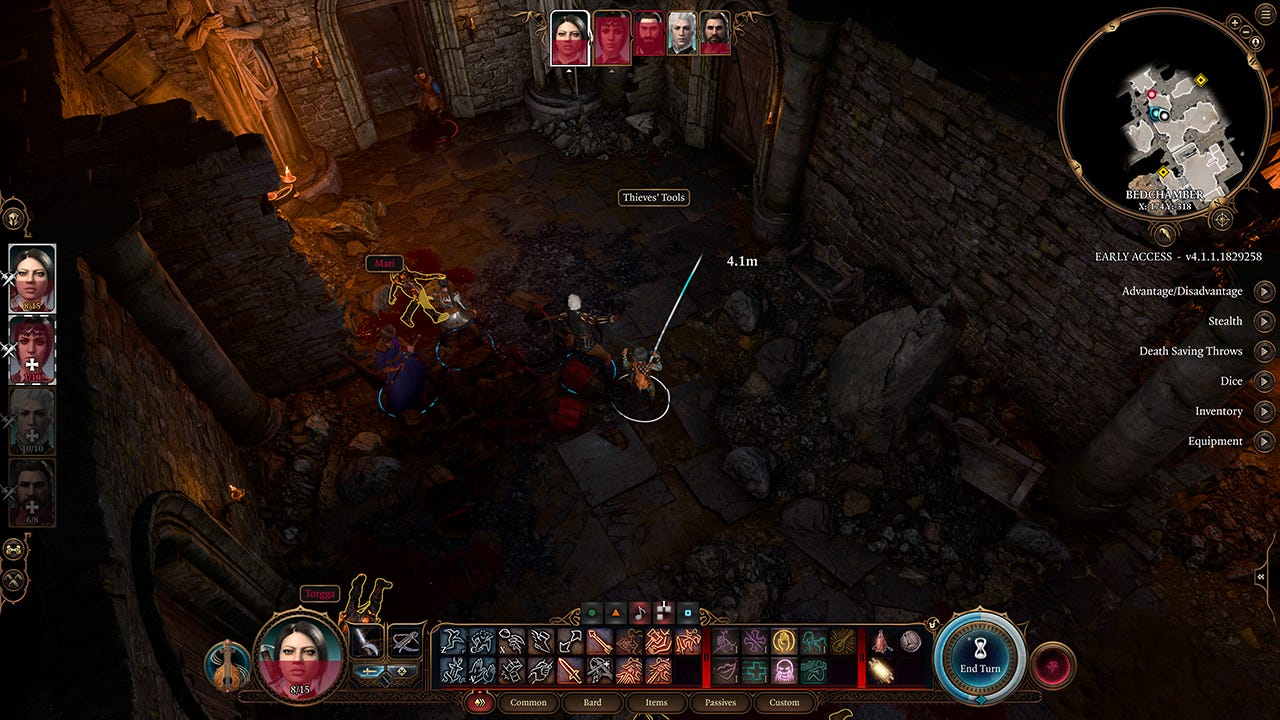Image resolution: width=1280 pixels, height=720 pixels.
Task: Expand the Equipment entry's arrow in the sidebar
Action: [1266, 441]
